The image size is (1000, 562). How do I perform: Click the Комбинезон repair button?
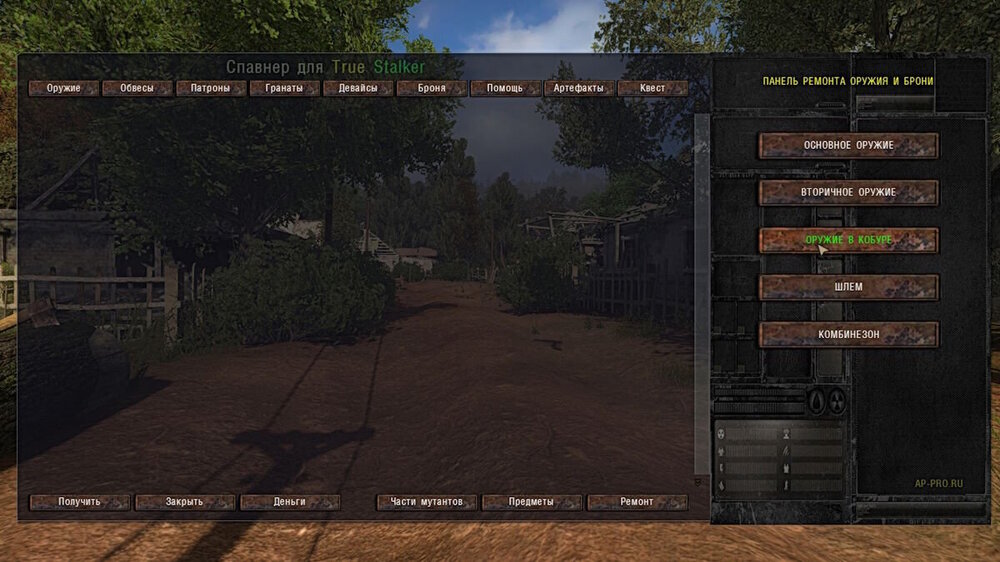coord(848,335)
